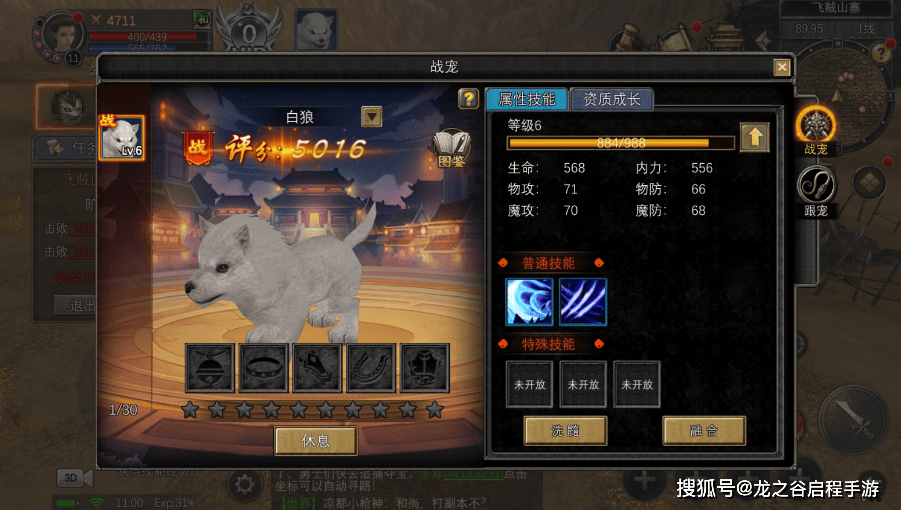
Task: Select the 战宠 side category icon
Action: (x=816, y=127)
